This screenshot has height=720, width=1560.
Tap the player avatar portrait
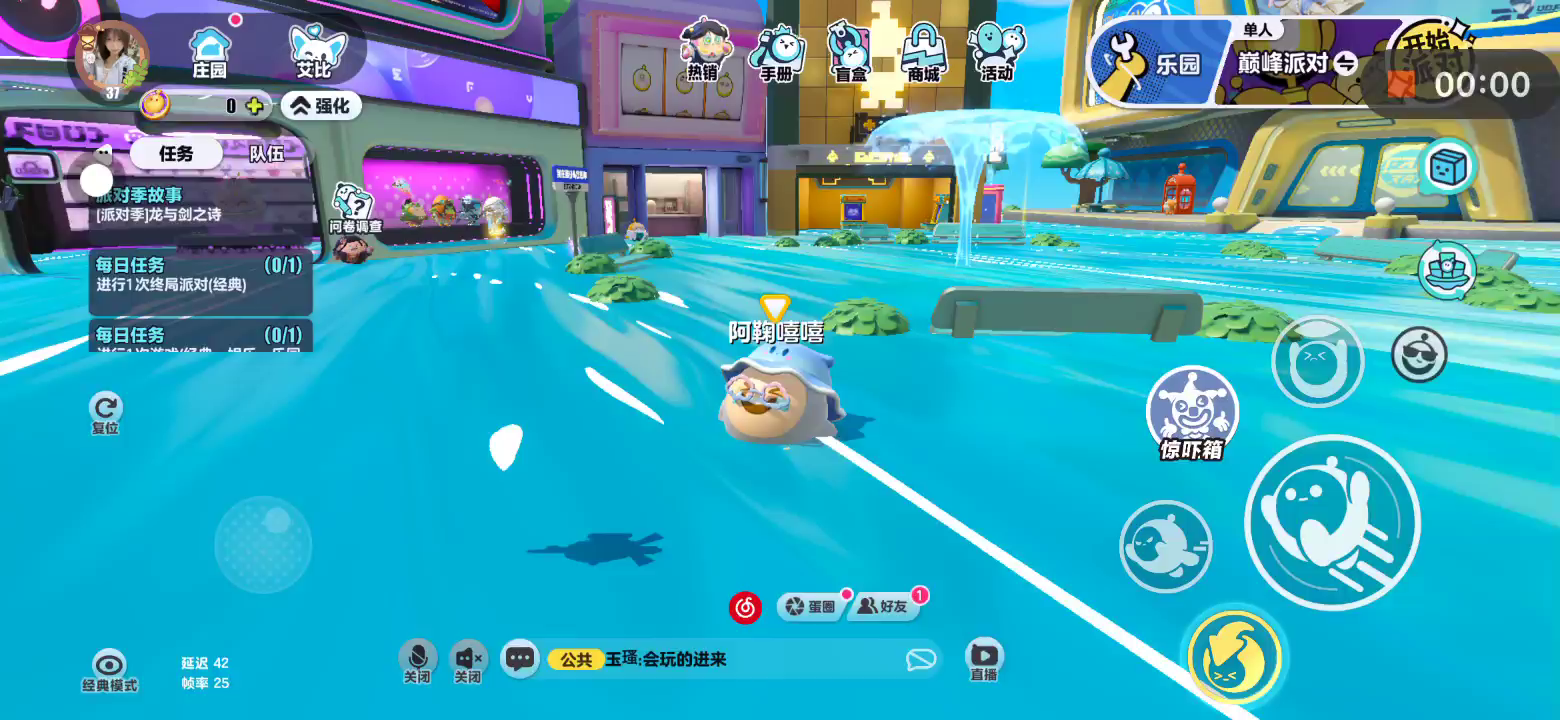(x=112, y=60)
